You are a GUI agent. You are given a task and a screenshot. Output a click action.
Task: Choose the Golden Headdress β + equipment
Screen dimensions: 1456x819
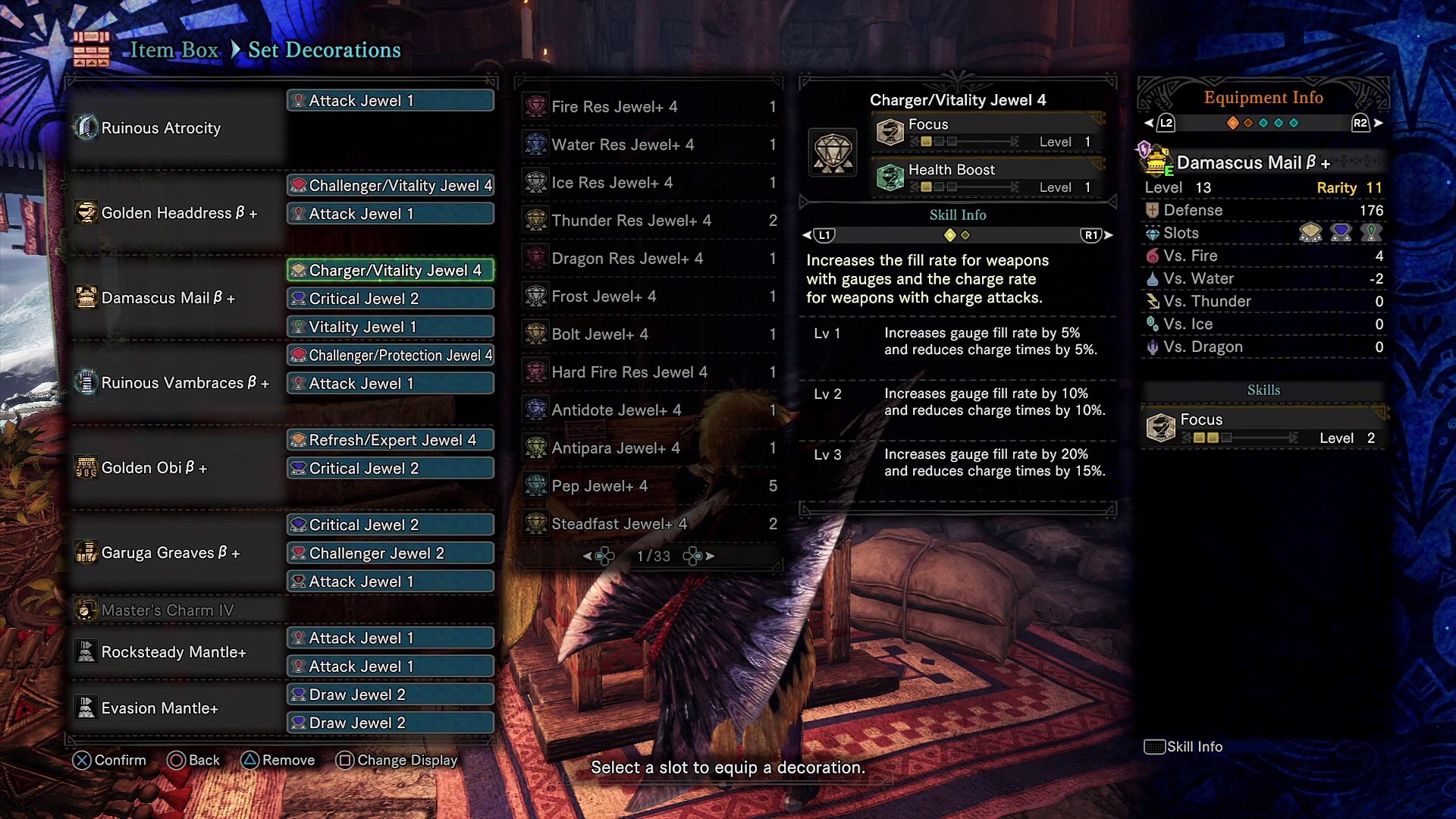tap(179, 213)
